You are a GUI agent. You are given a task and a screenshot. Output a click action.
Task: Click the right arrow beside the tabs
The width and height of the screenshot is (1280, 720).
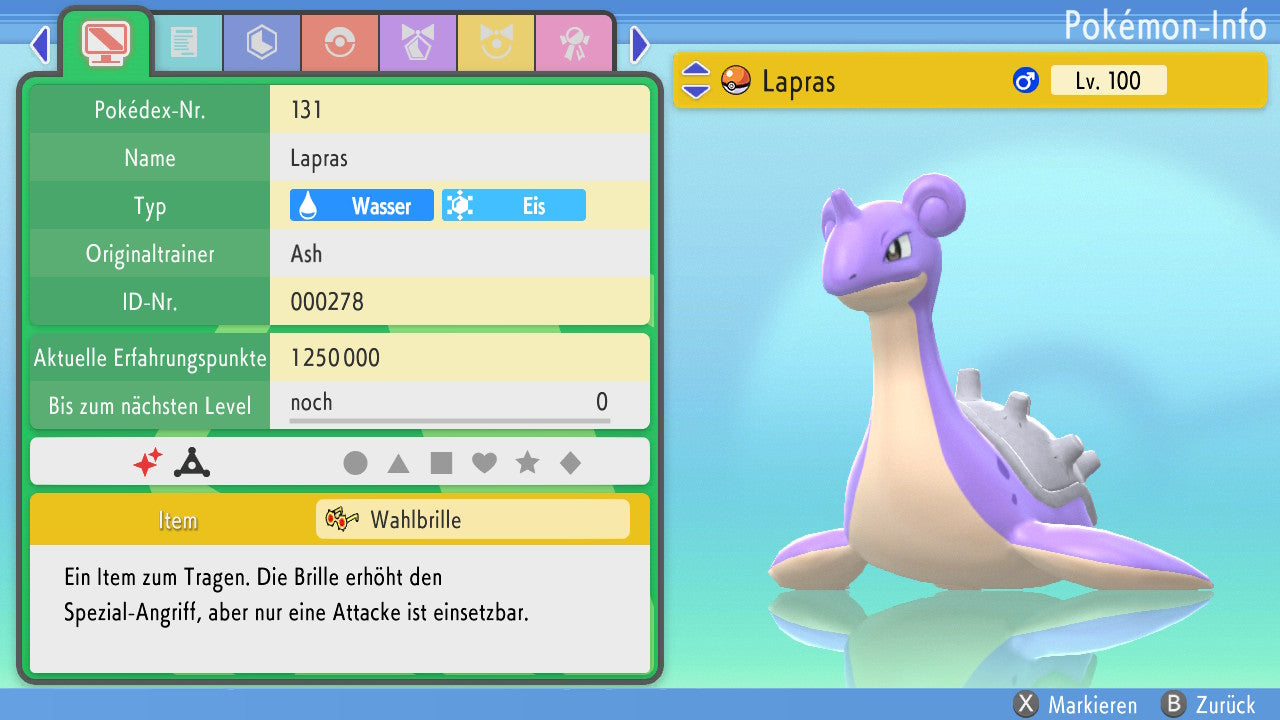tap(640, 44)
